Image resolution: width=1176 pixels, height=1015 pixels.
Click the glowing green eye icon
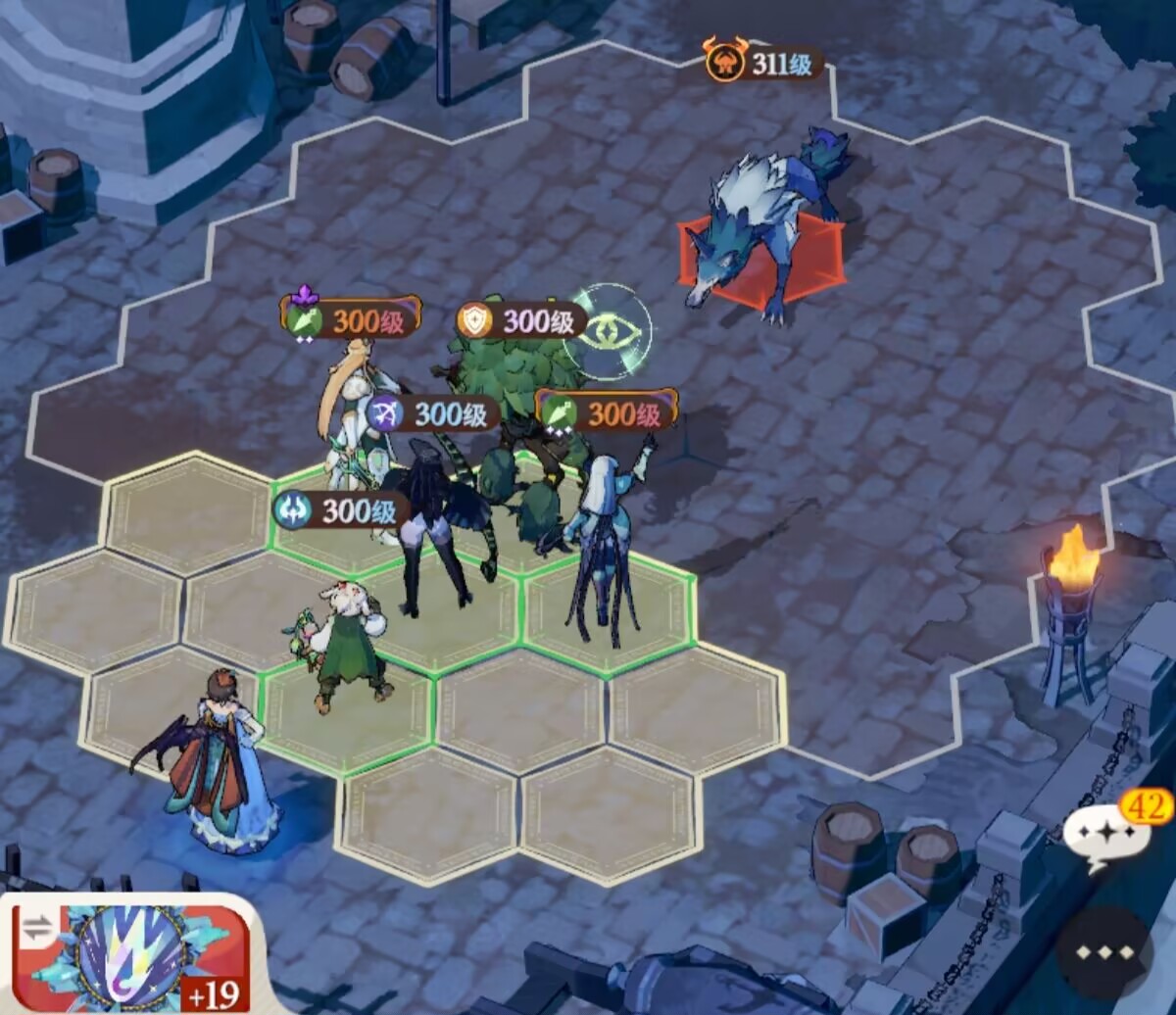612,333
